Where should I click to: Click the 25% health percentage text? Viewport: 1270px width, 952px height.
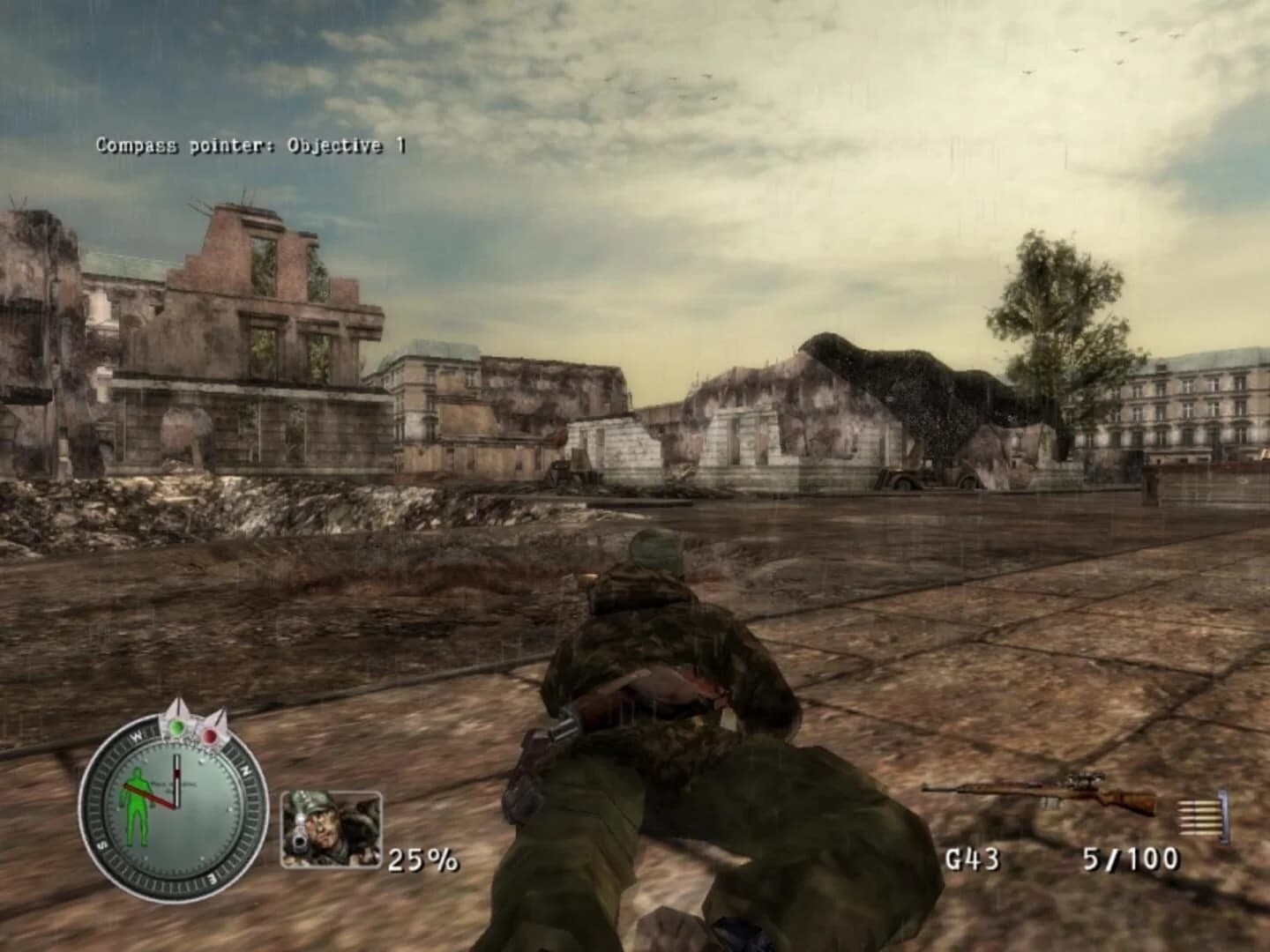point(422,859)
